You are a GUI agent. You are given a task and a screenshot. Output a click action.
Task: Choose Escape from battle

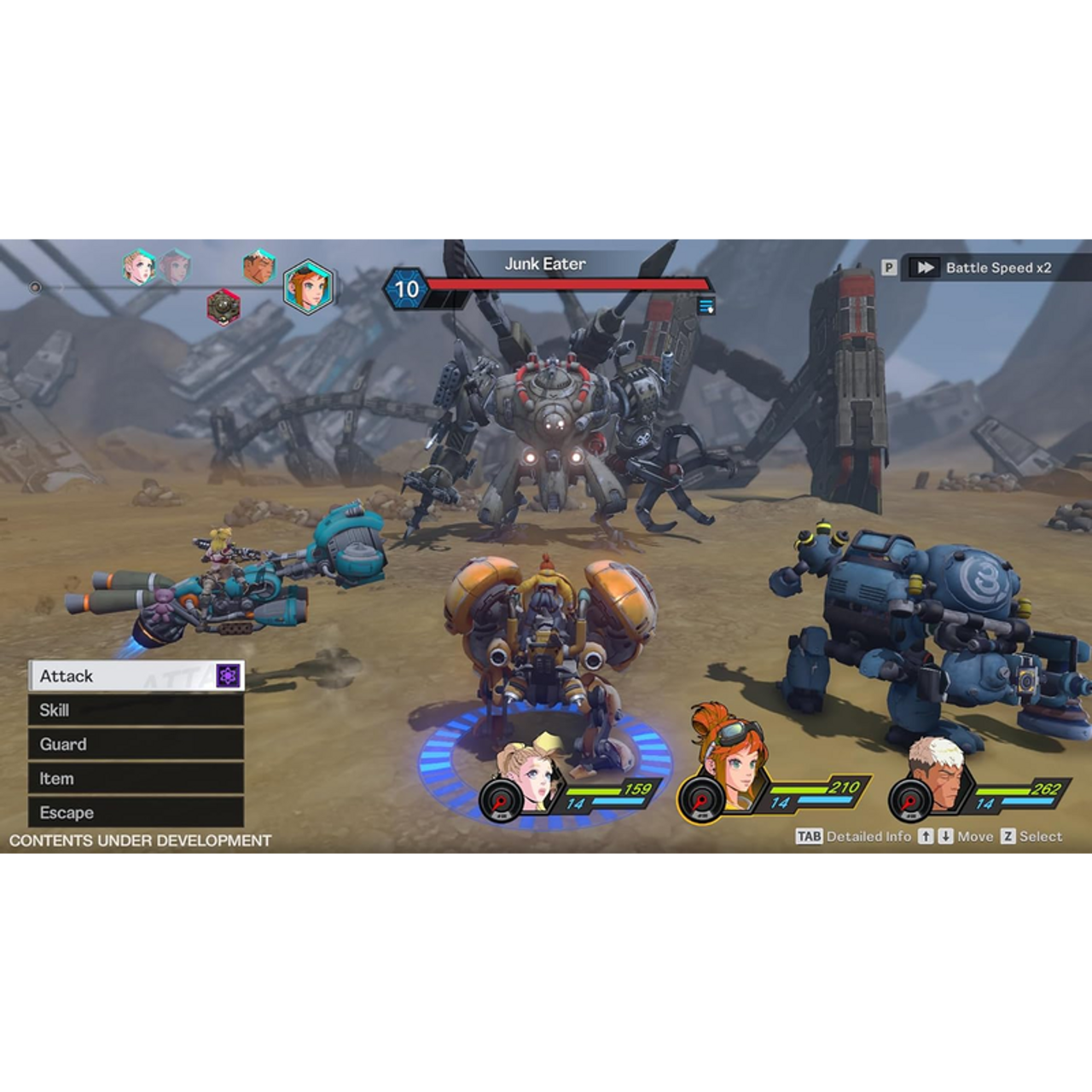135,813
